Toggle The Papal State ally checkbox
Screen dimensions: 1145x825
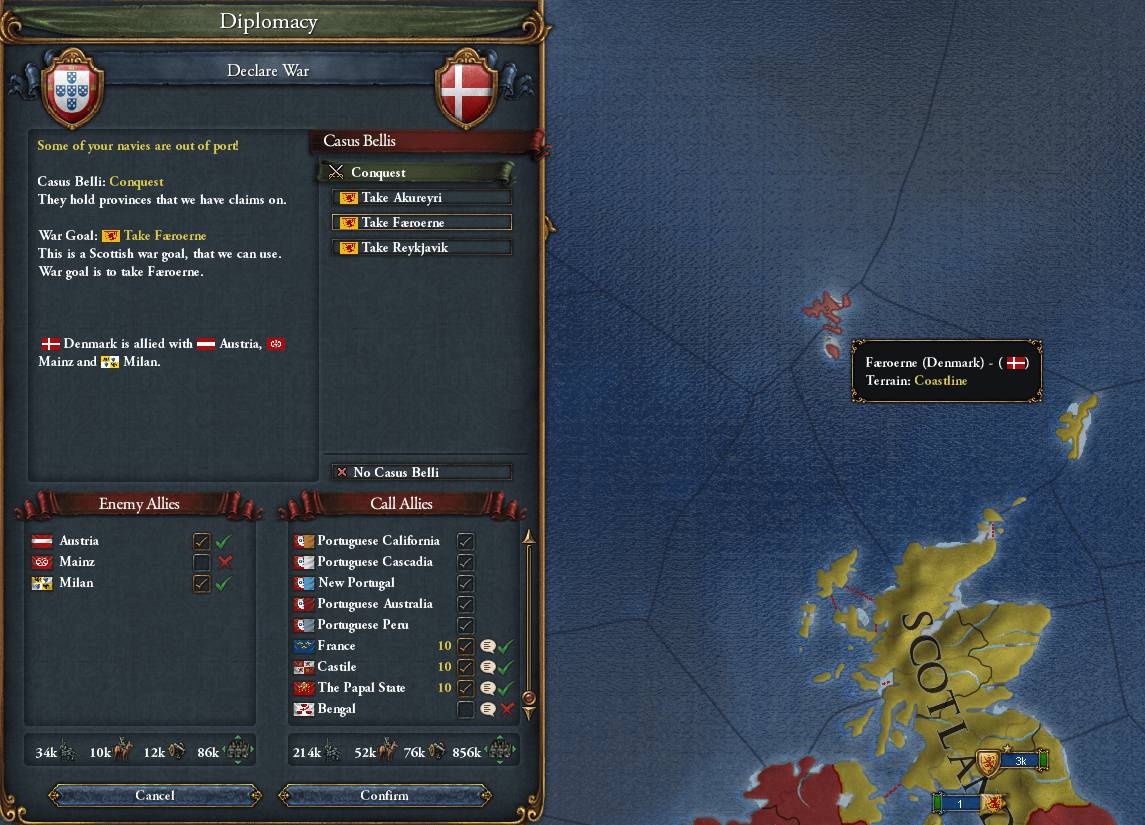pyautogui.click(x=465, y=688)
